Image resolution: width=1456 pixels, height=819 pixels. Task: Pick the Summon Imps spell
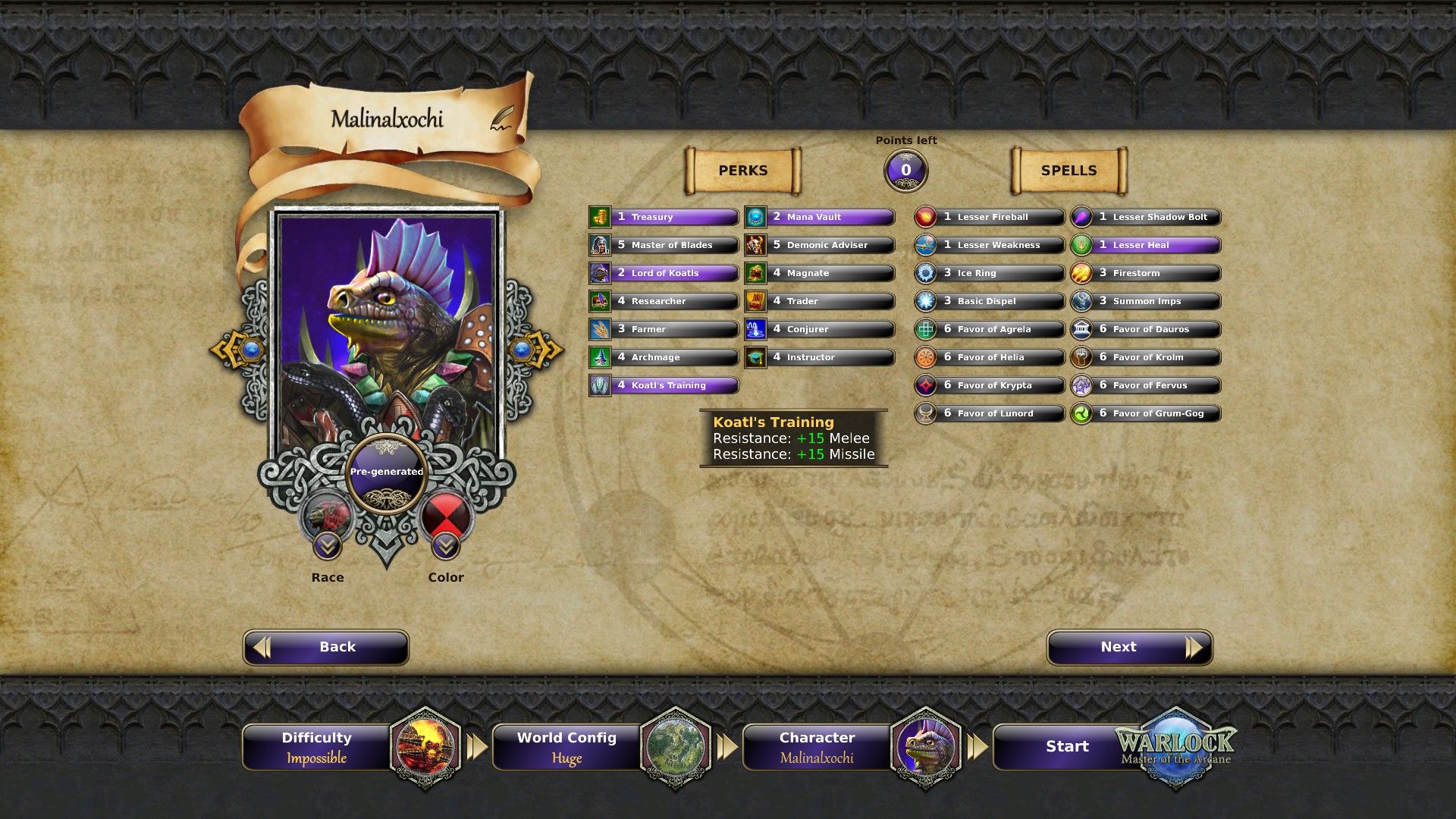pyautogui.click(x=1146, y=302)
